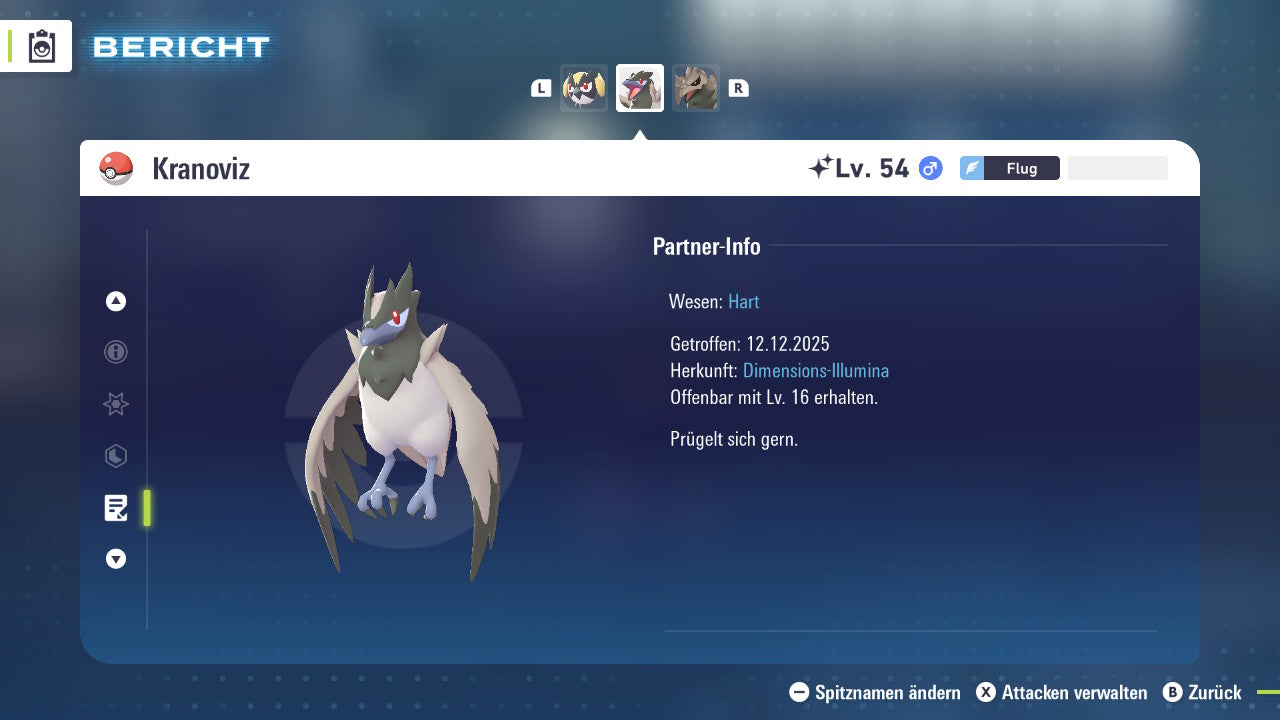Switch to the right brown Pokémon thumbnail

pos(695,87)
